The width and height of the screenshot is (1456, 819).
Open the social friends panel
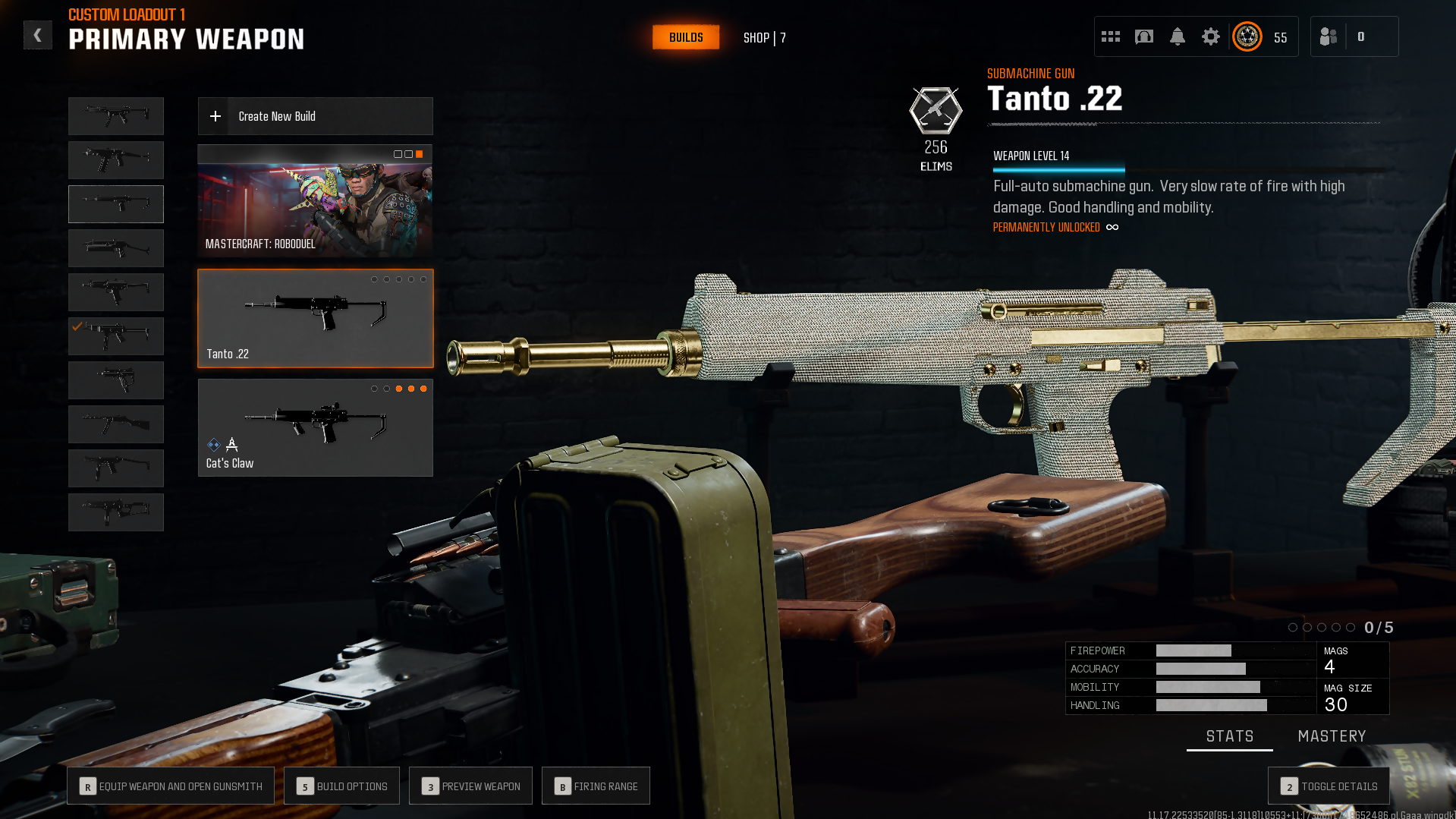pos(1329,36)
